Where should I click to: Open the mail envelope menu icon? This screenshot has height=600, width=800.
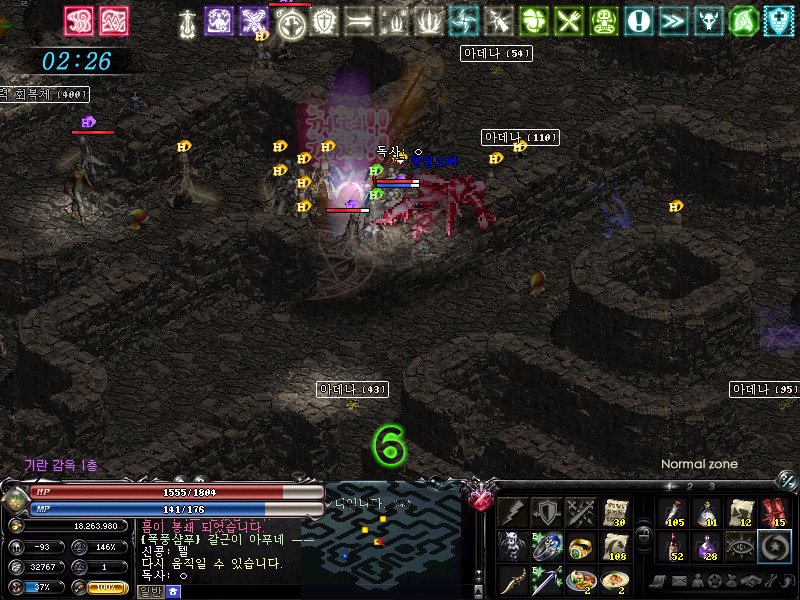pyautogui.click(x=681, y=581)
